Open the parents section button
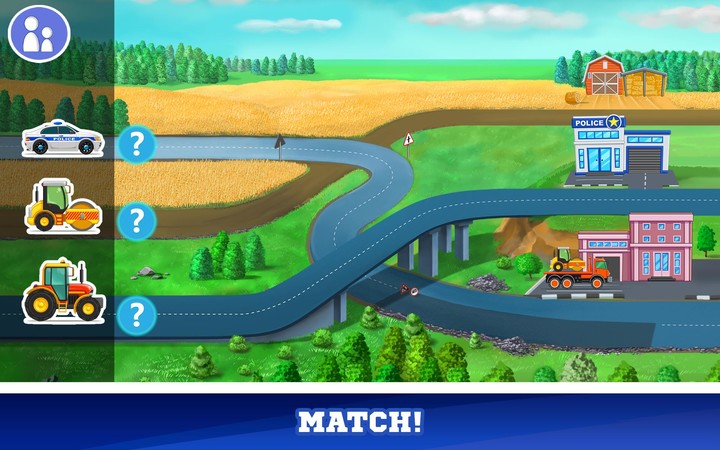 tap(38, 35)
